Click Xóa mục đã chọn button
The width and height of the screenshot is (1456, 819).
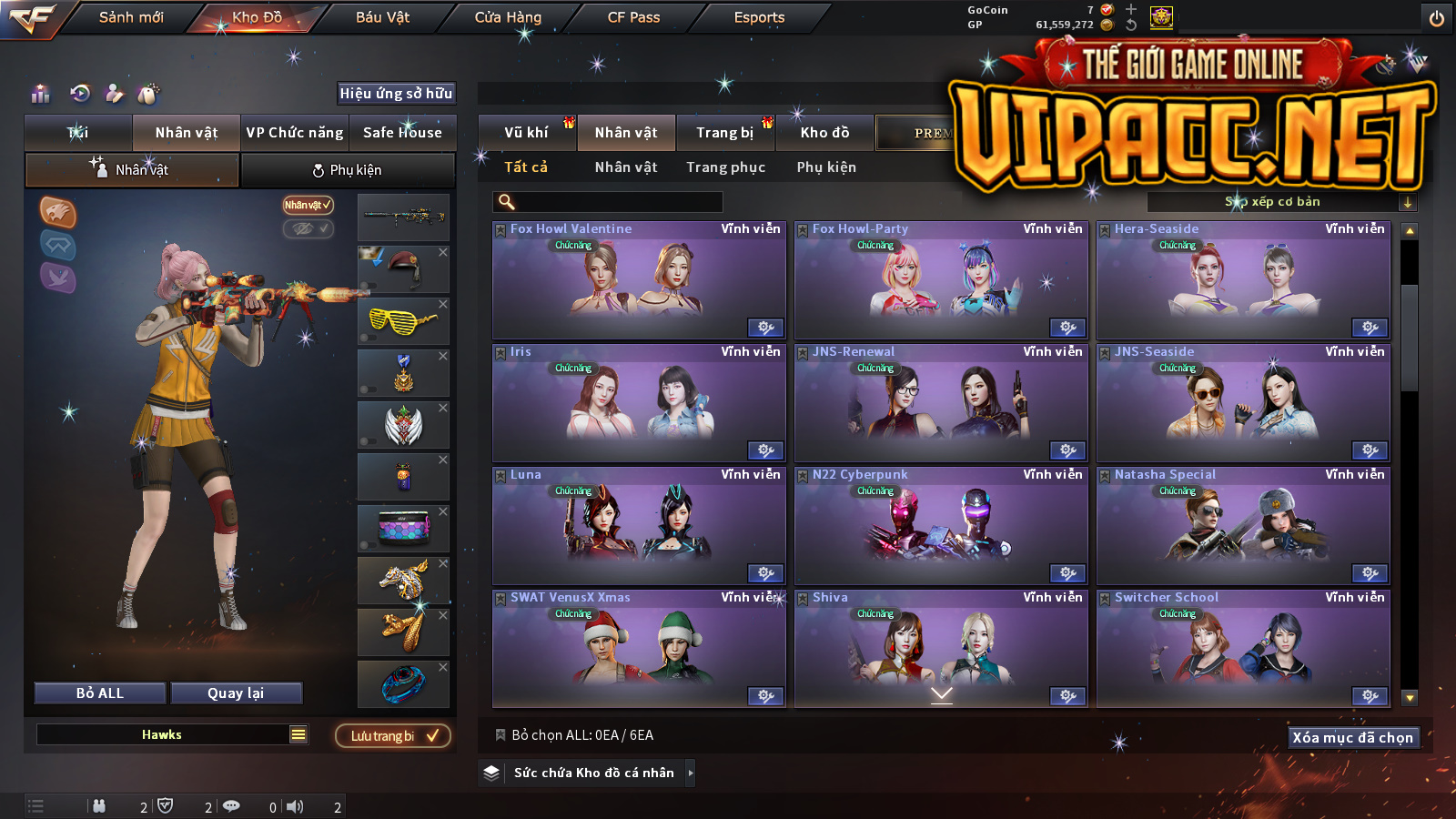(x=1353, y=738)
